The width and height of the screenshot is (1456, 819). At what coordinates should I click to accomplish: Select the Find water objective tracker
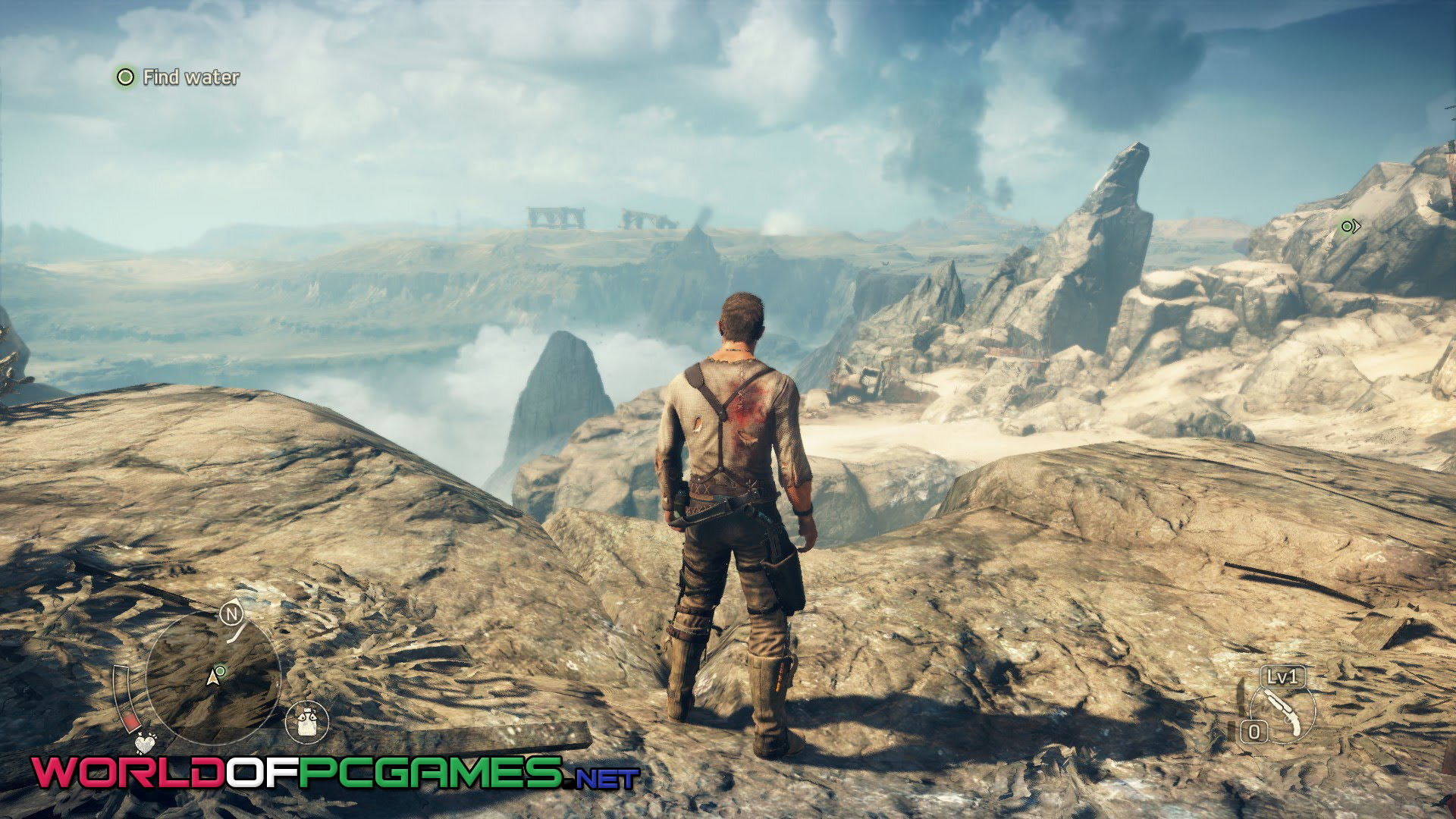point(179,77)
